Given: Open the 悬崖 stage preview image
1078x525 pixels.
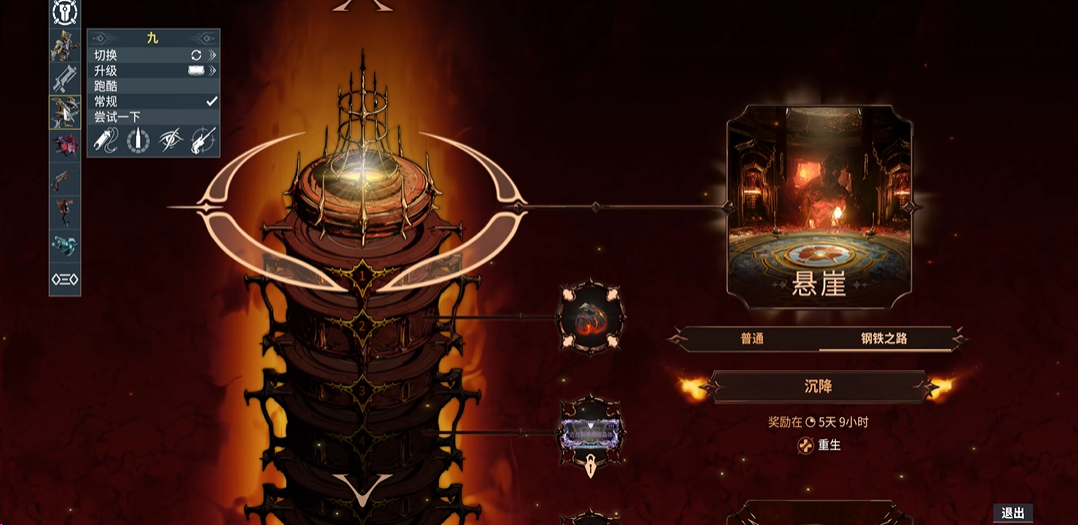Looking at the screenshot, I should click(817, 207).
